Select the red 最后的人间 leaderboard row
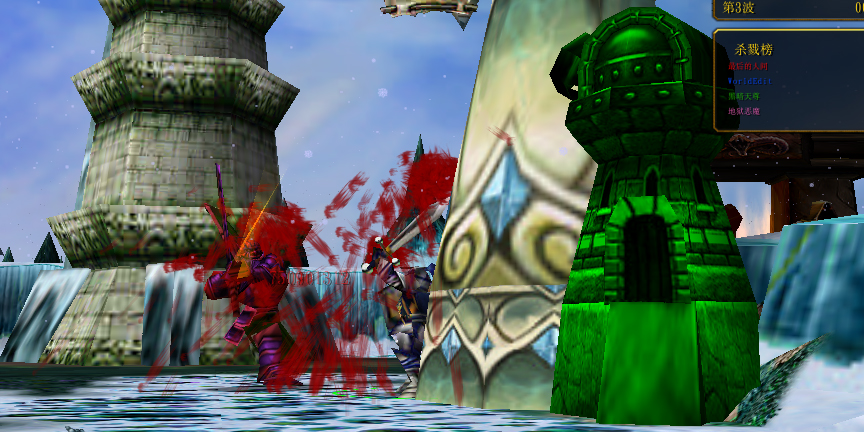The image size is (864, 432). pyautogui.click(x=746, y=66)
